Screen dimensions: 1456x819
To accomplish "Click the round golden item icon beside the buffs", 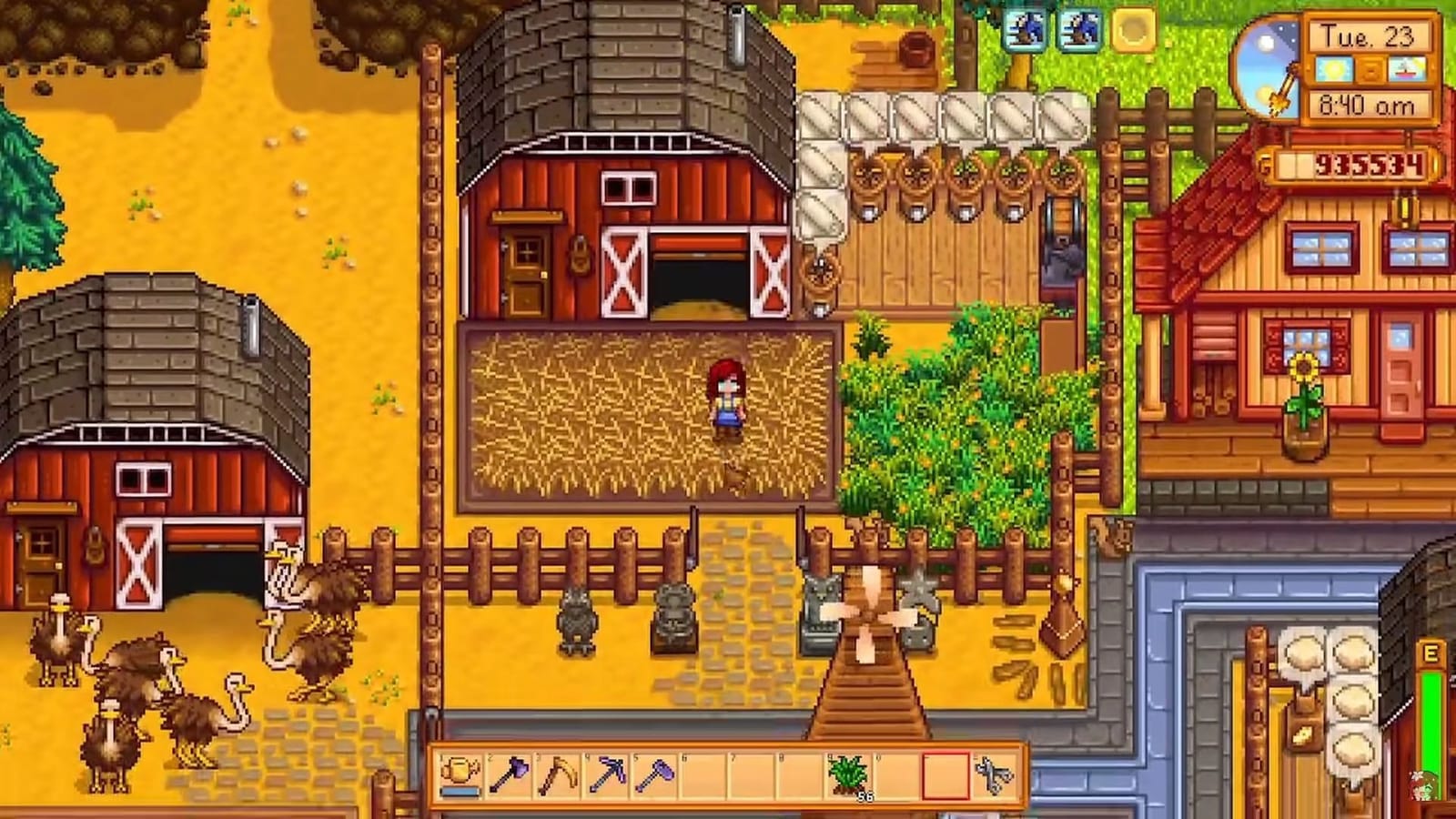I will (1133, 29).
